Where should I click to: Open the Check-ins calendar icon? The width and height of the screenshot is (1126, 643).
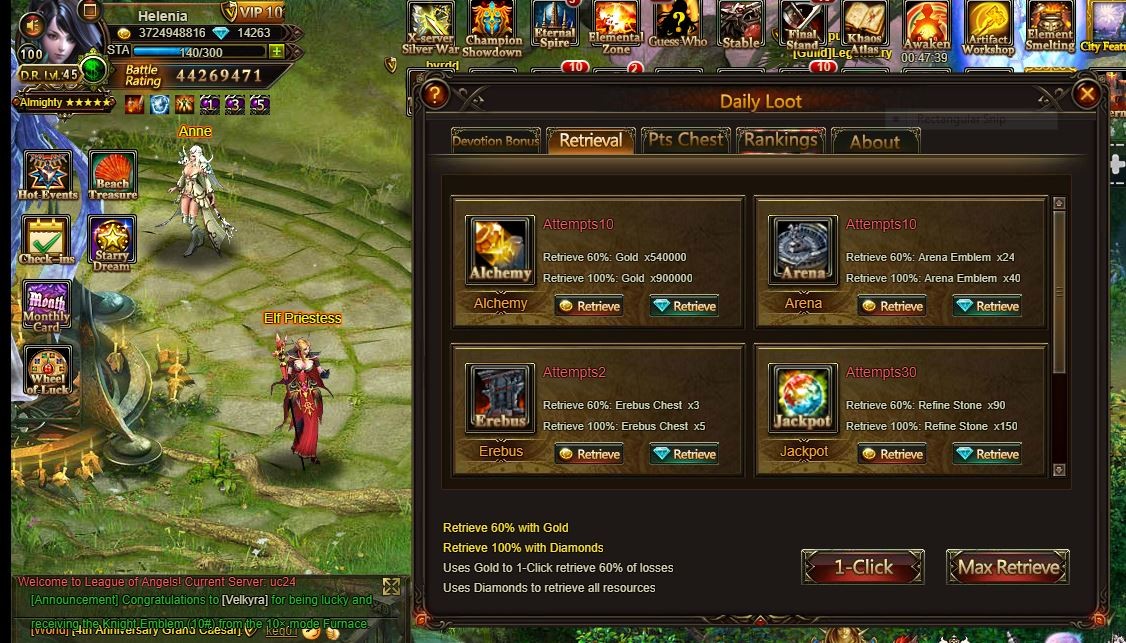[x=46, y=241]
